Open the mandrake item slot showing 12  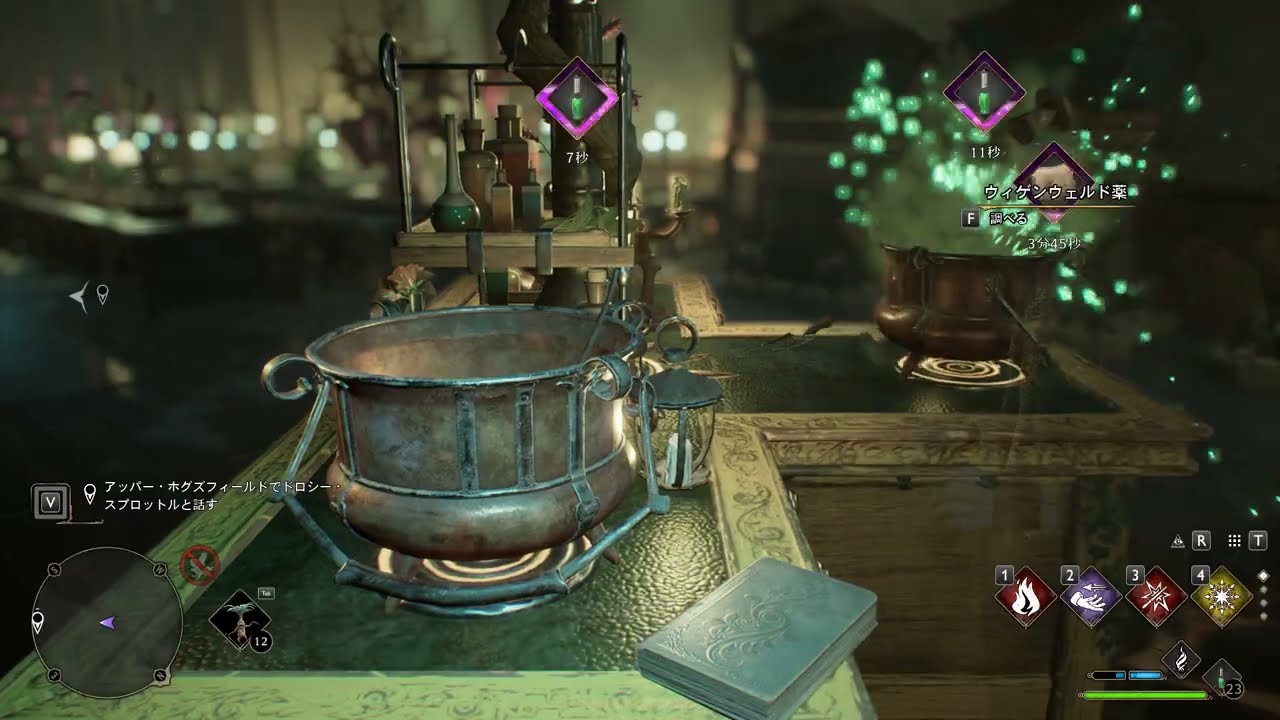pyautogui.click(x=241, y=620)
